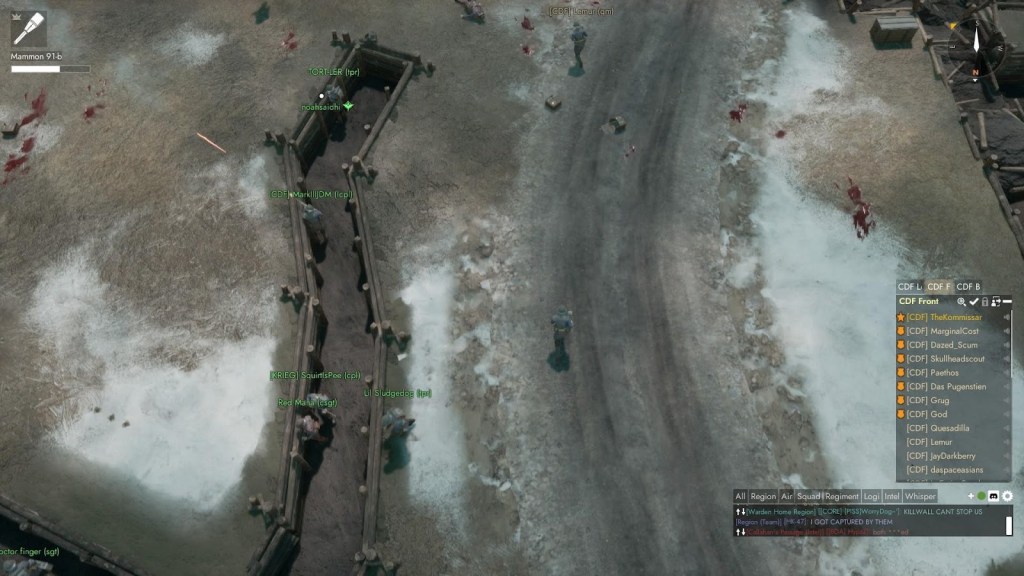Click the magnifier icon in squad header
The width and height of the screenshot is (1024, 576).
click(x=961, y=302)
